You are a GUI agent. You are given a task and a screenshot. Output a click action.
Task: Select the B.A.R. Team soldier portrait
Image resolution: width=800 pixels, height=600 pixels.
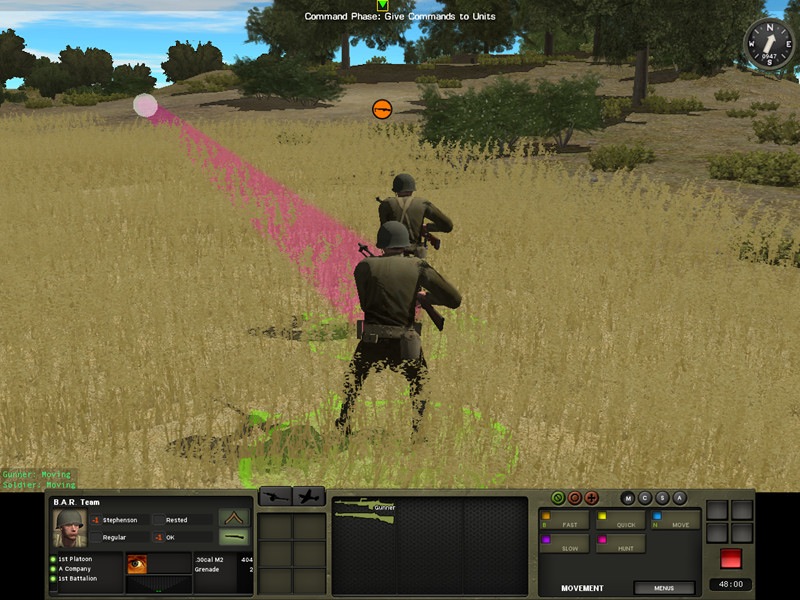point(69,528)
